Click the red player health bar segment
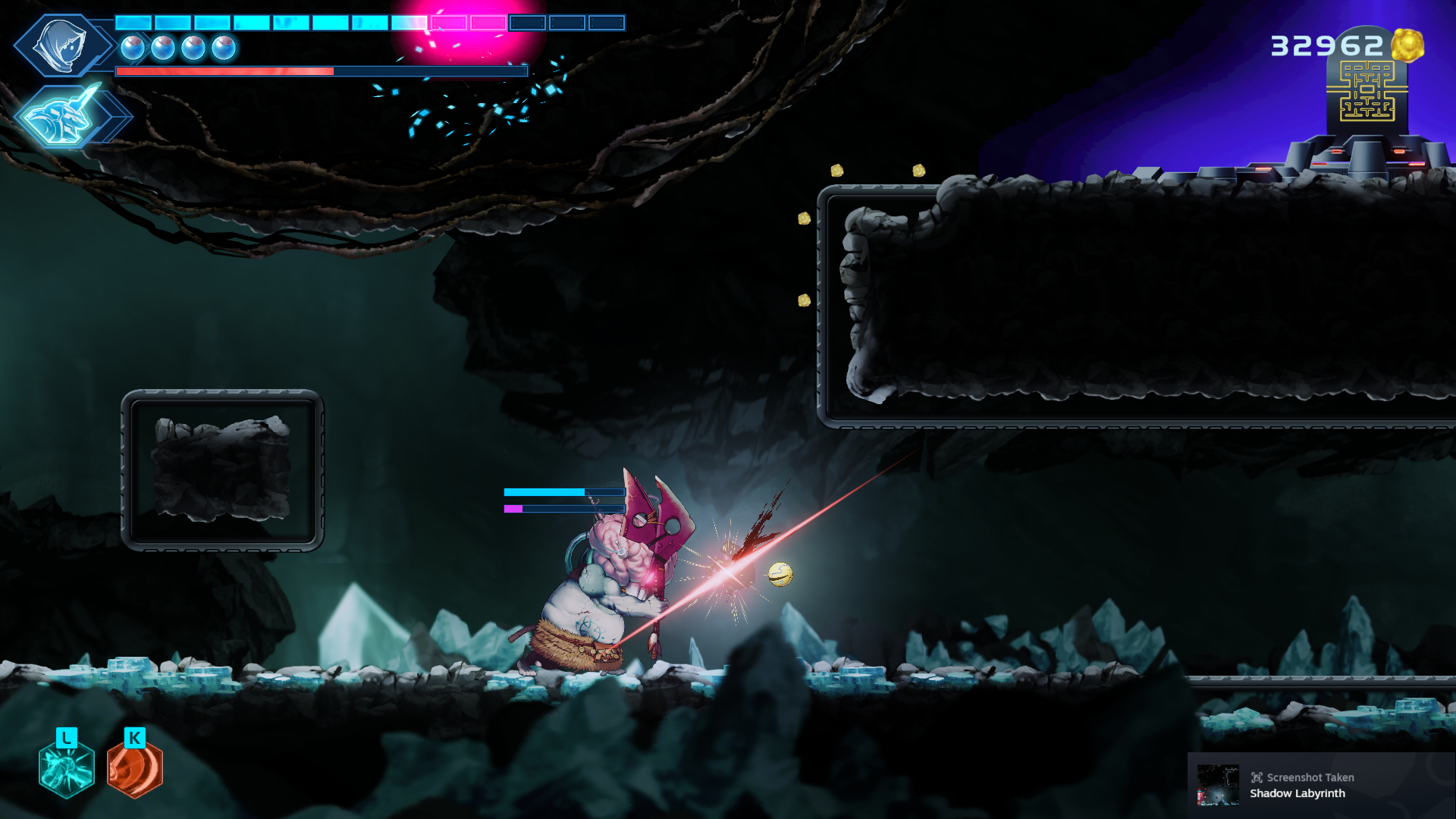Image resolution: width=1456 pixels, height=819 pixels. click(224, 72)
